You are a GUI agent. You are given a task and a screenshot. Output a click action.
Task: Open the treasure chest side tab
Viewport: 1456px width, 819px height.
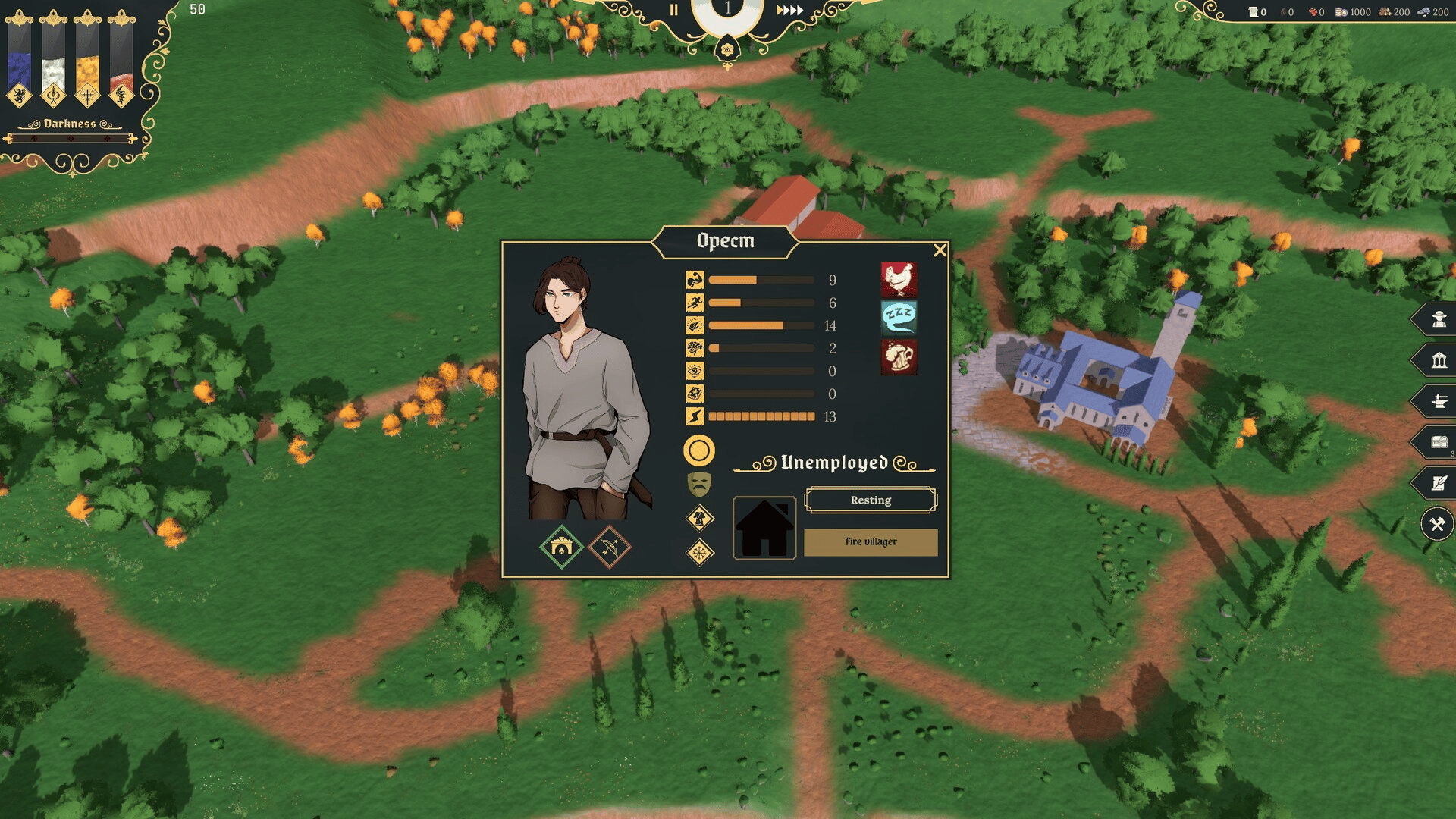(1439, 442)
